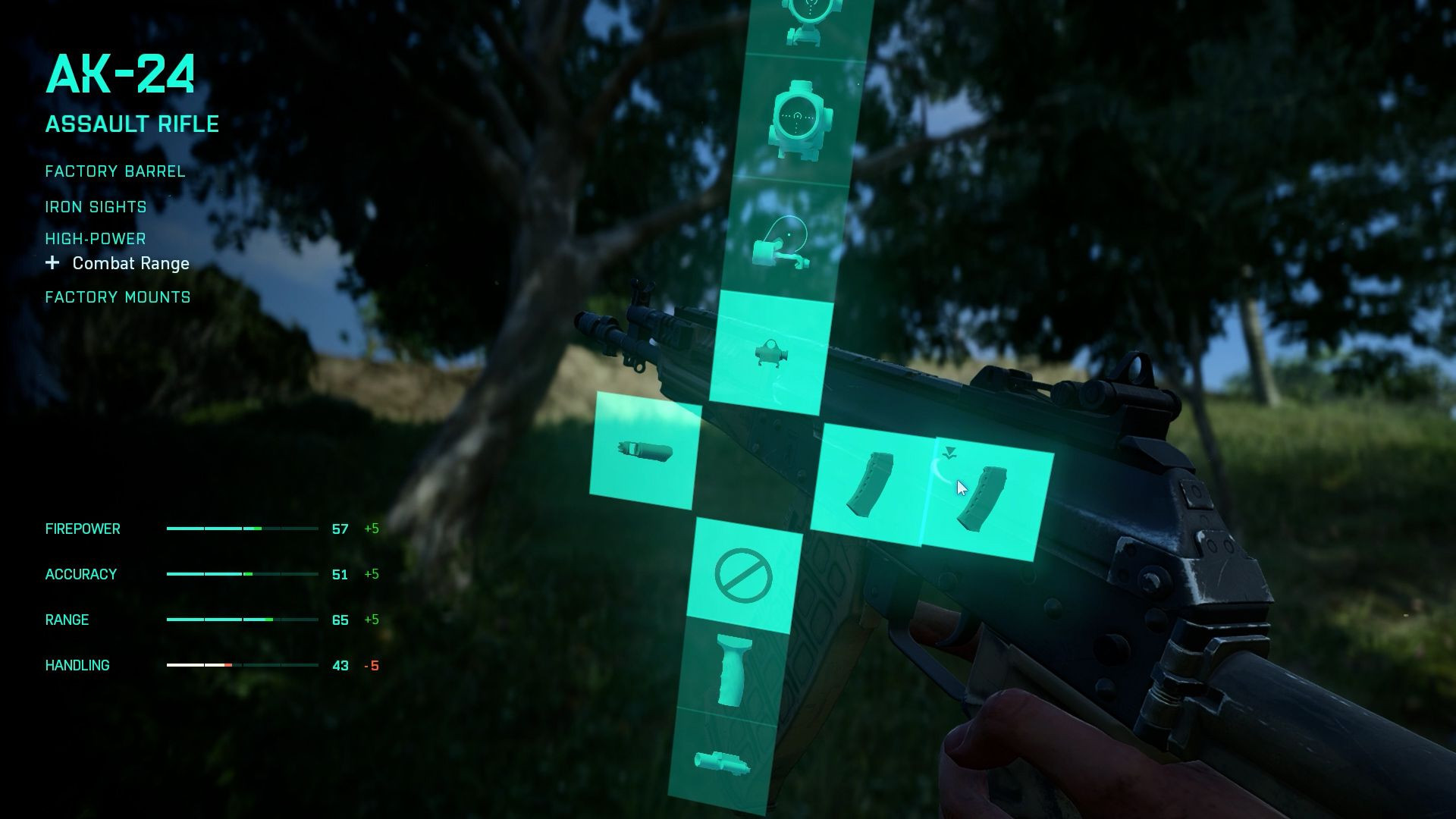
Task: Equip the open reflex holographic sight
Action: coord(783,243)
